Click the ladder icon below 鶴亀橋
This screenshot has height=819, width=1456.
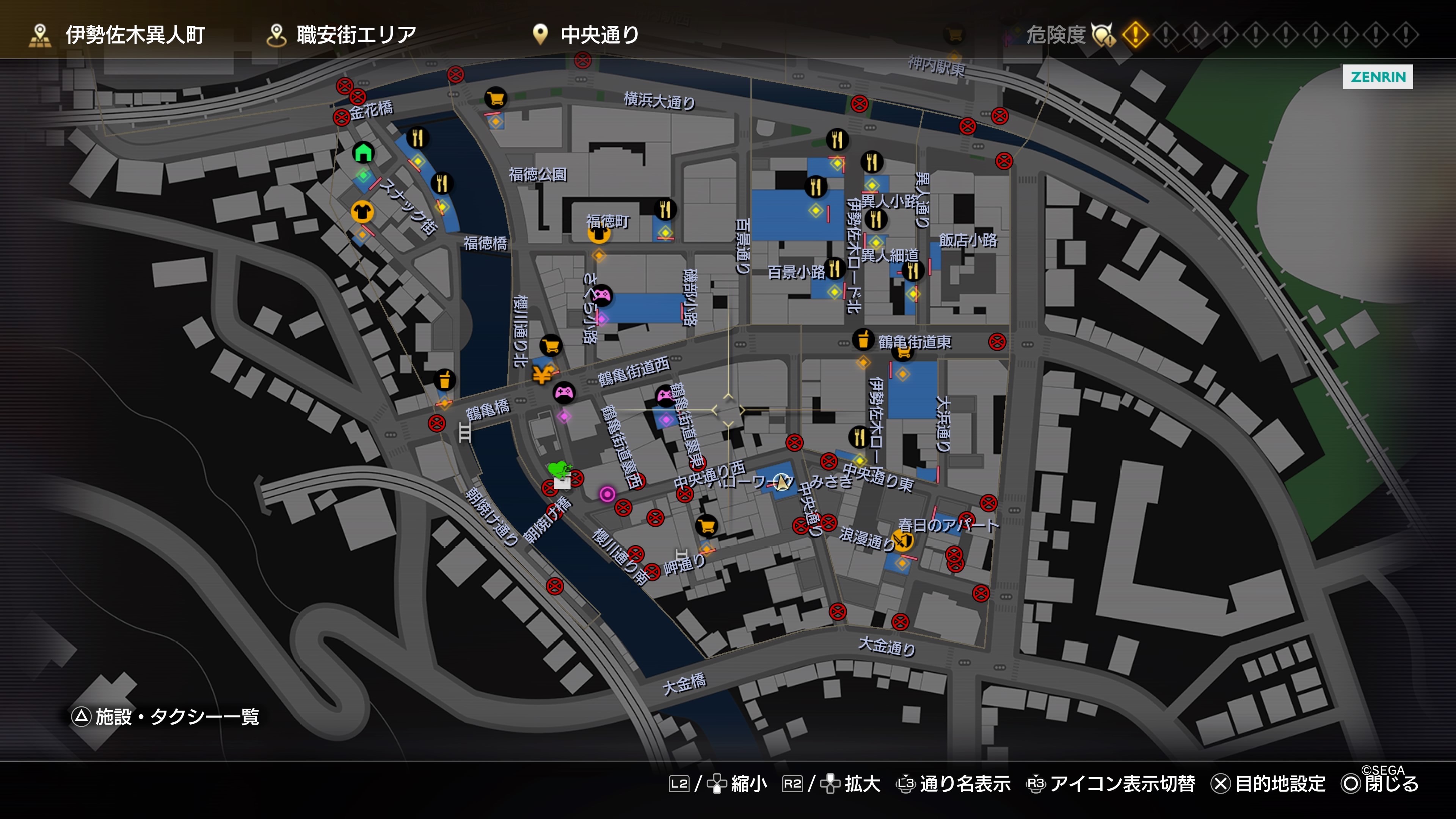coord(464,433)
